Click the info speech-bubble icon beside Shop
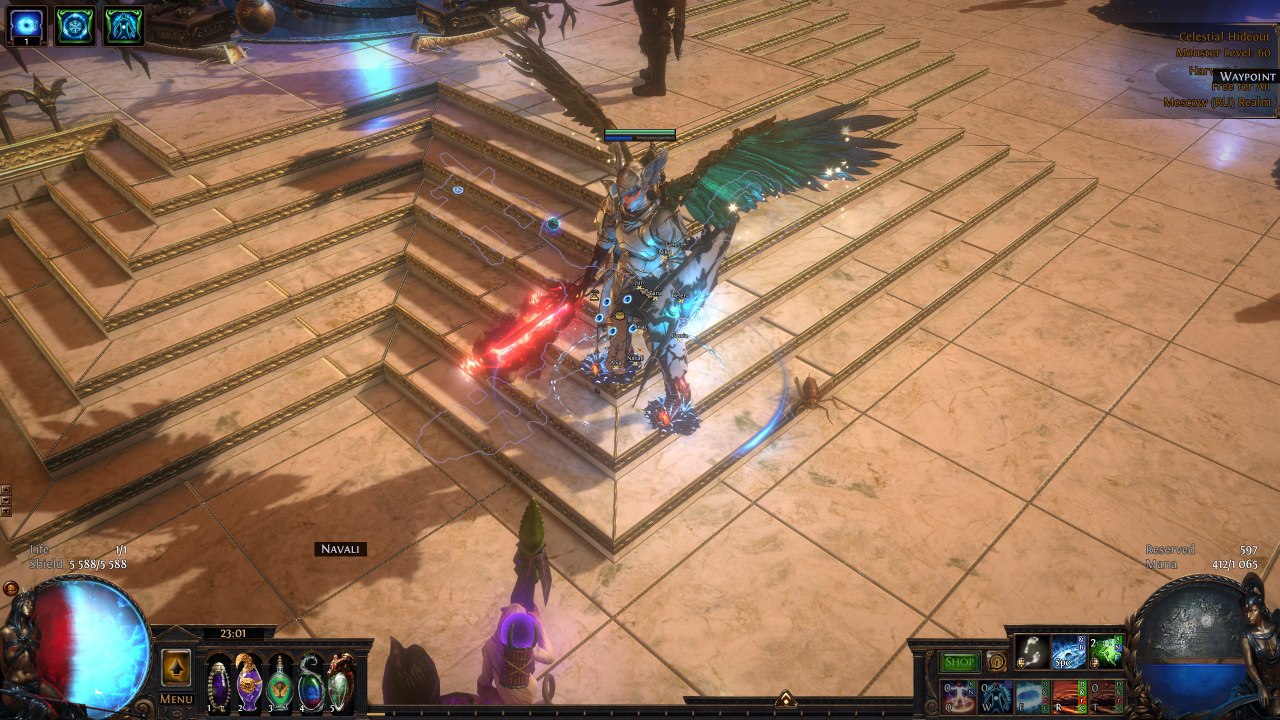The height and width of the screenshot is (720, 1280). point(996,662)
